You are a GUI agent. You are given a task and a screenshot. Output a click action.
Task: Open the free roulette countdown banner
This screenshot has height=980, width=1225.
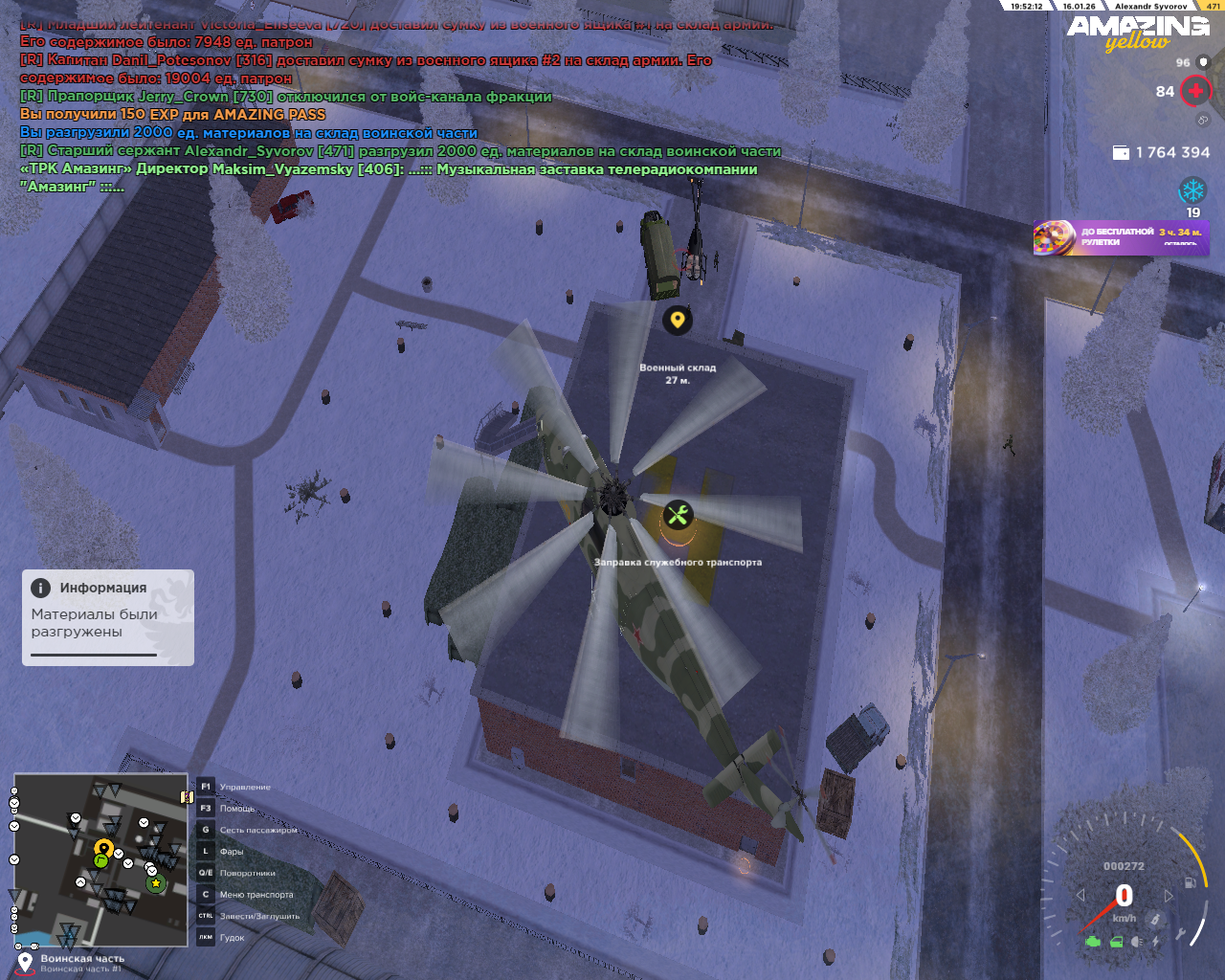coord(1121,237)
